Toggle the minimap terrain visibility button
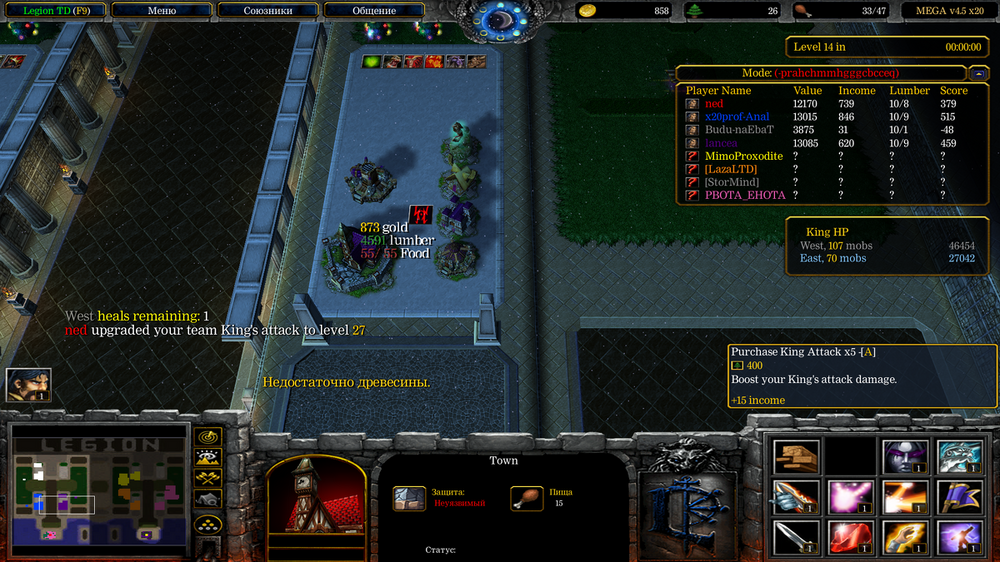 [208, 458]
